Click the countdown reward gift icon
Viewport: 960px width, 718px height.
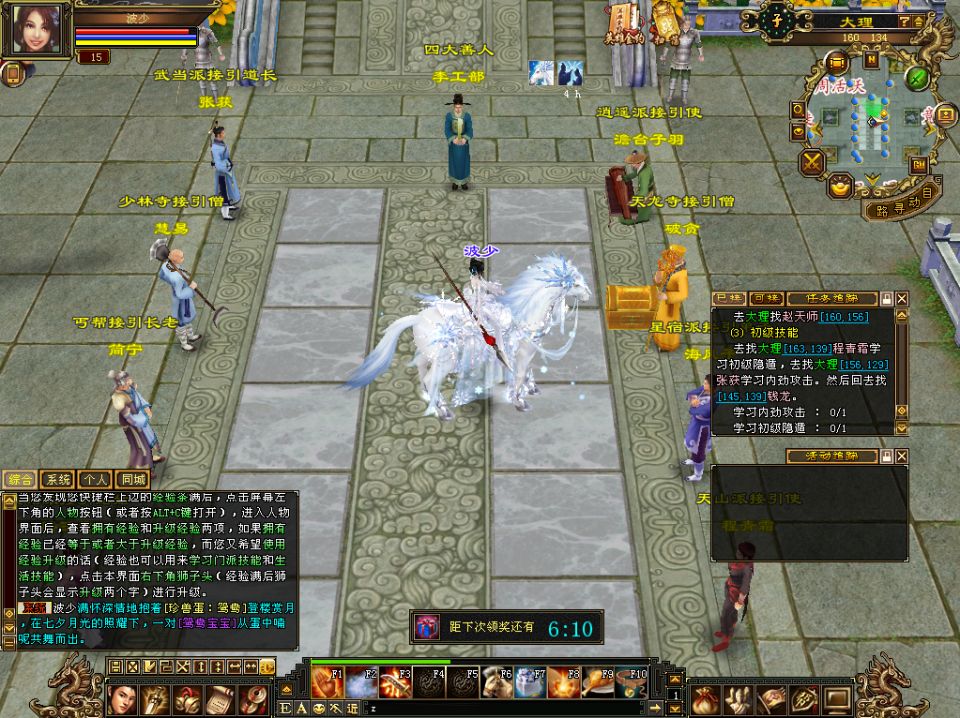click(427, 627)
